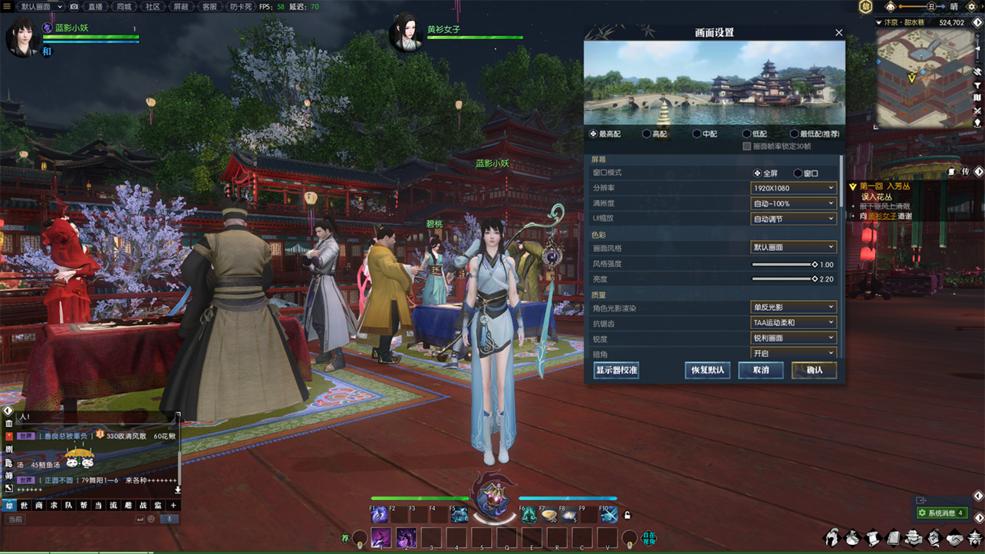
Task: Click the chat channel add plus tab
Action: coord(172,506)
